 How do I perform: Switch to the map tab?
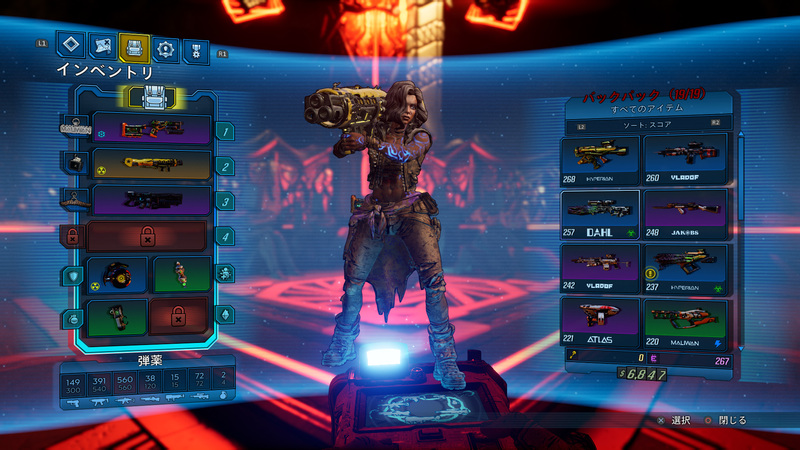tap(101, 46)
